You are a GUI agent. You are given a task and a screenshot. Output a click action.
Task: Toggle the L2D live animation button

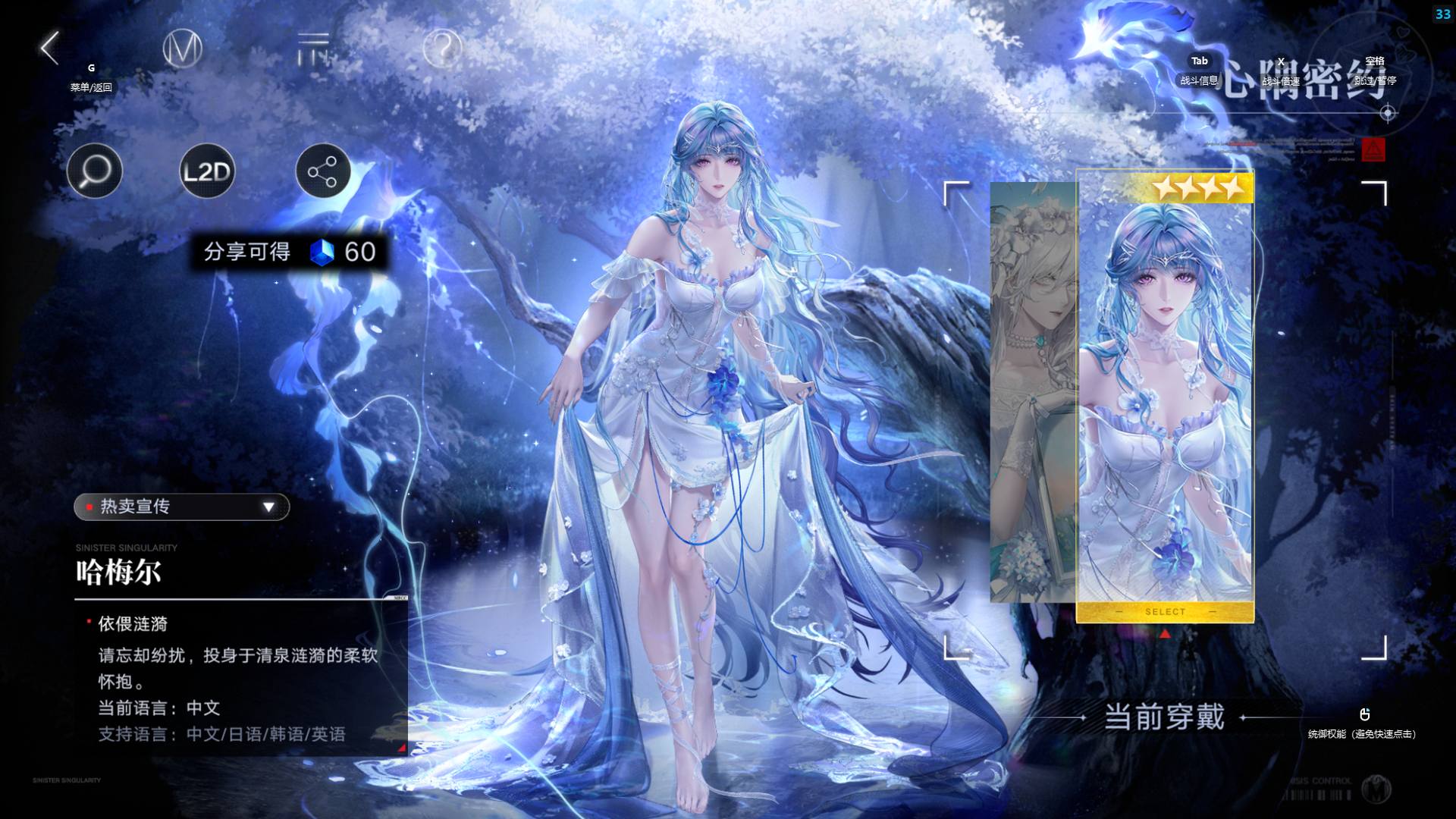207,171
